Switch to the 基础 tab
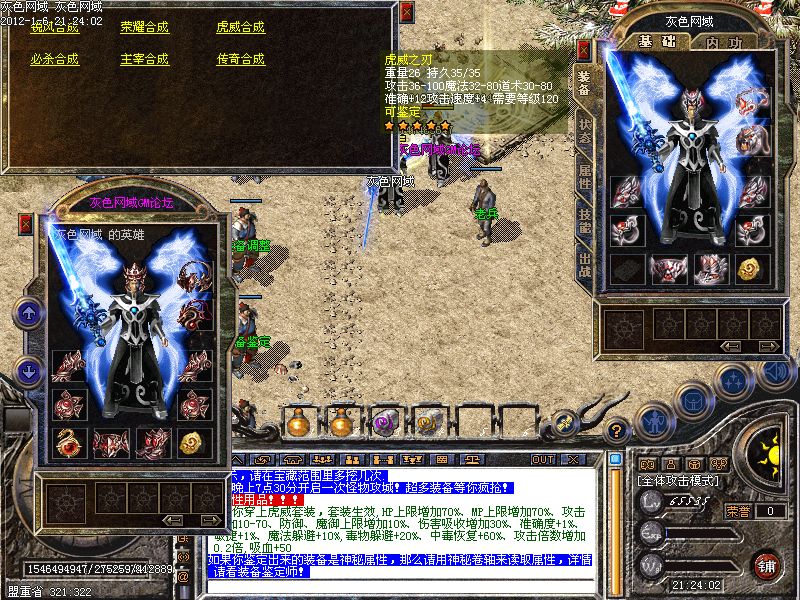The height and width of the screenshot is (600, 800). click(x=656, y=42)
